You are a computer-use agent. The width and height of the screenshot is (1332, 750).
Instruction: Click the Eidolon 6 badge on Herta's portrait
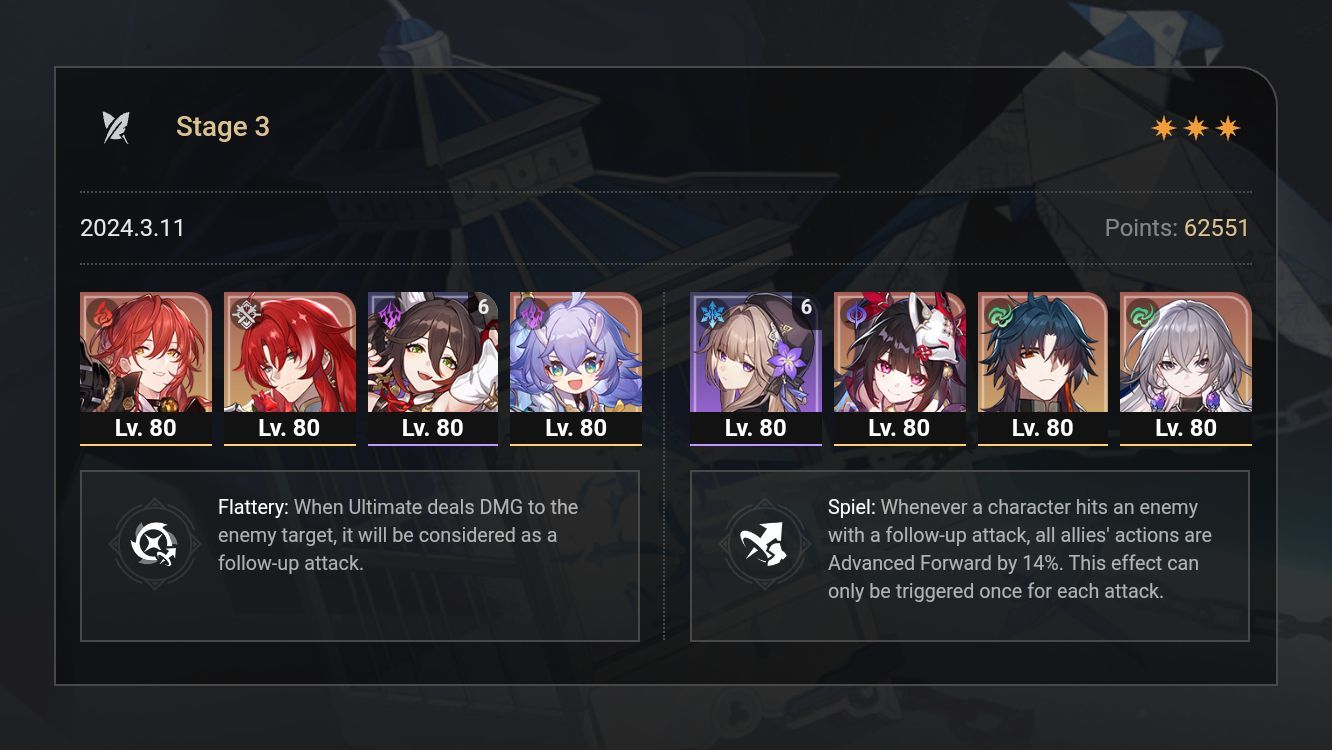tap(806, 307)
